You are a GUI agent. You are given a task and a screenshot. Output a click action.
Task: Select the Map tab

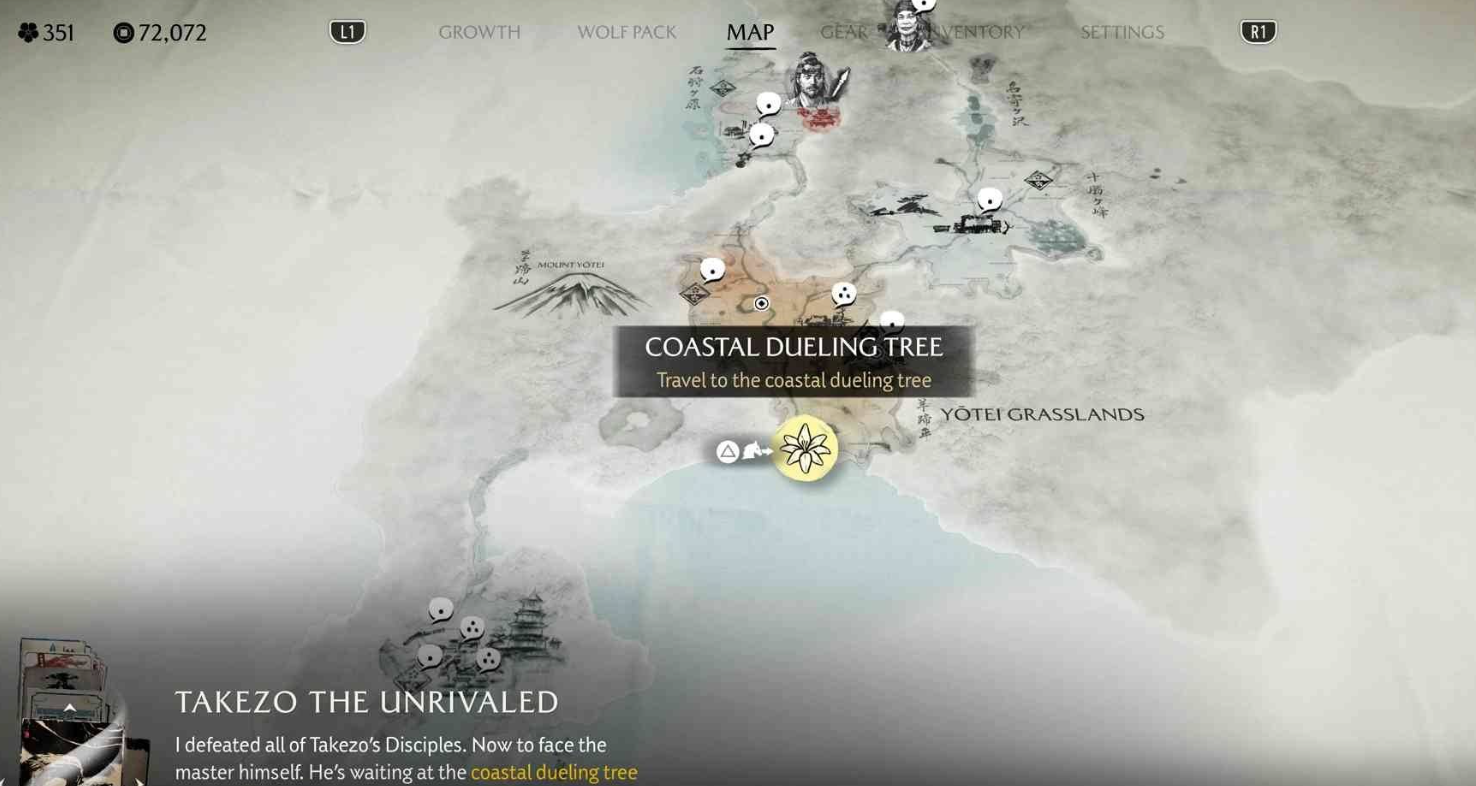[x=750, y=32]
